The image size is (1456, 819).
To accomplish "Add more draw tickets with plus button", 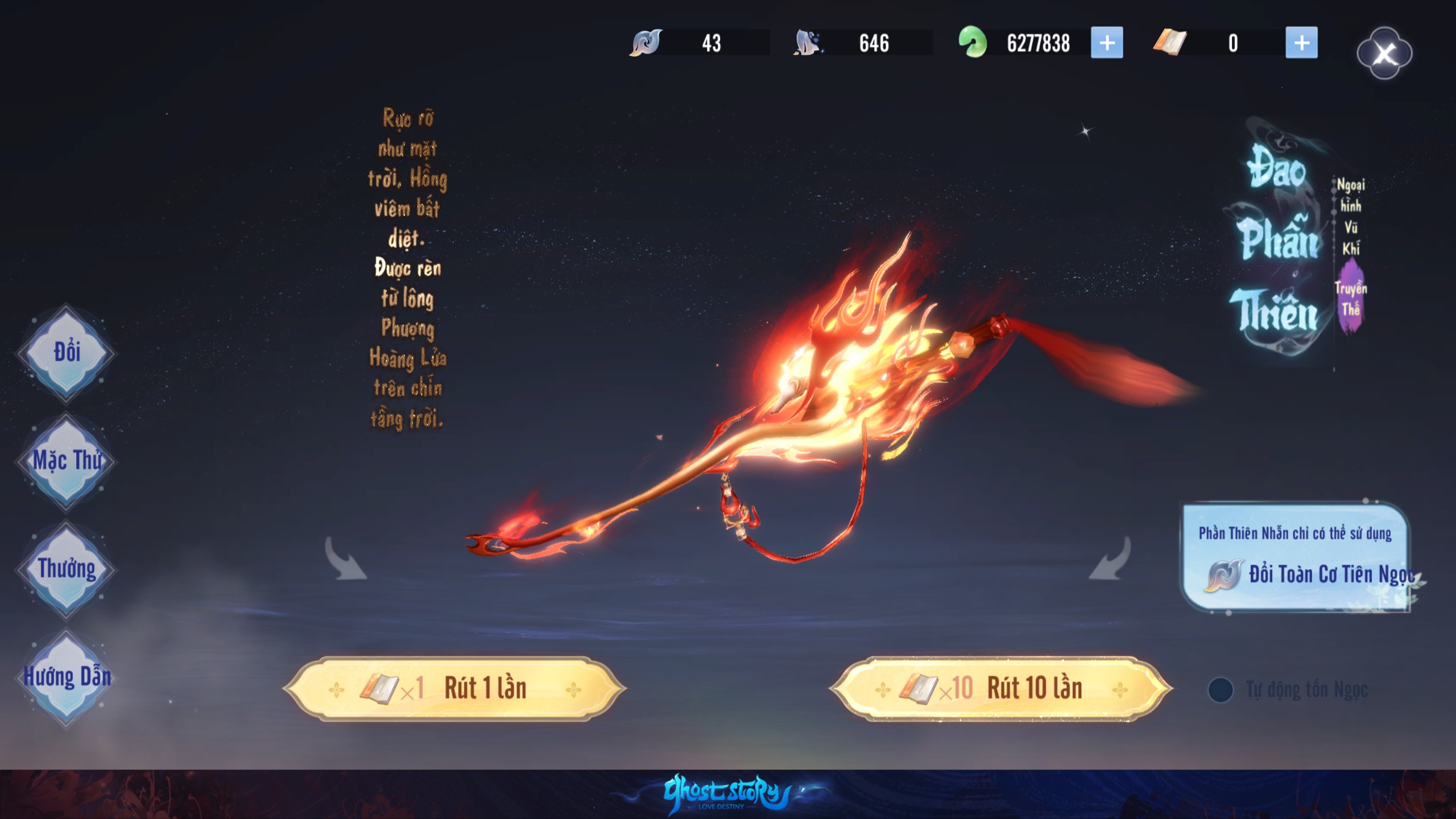I will tap(1301, 43).
